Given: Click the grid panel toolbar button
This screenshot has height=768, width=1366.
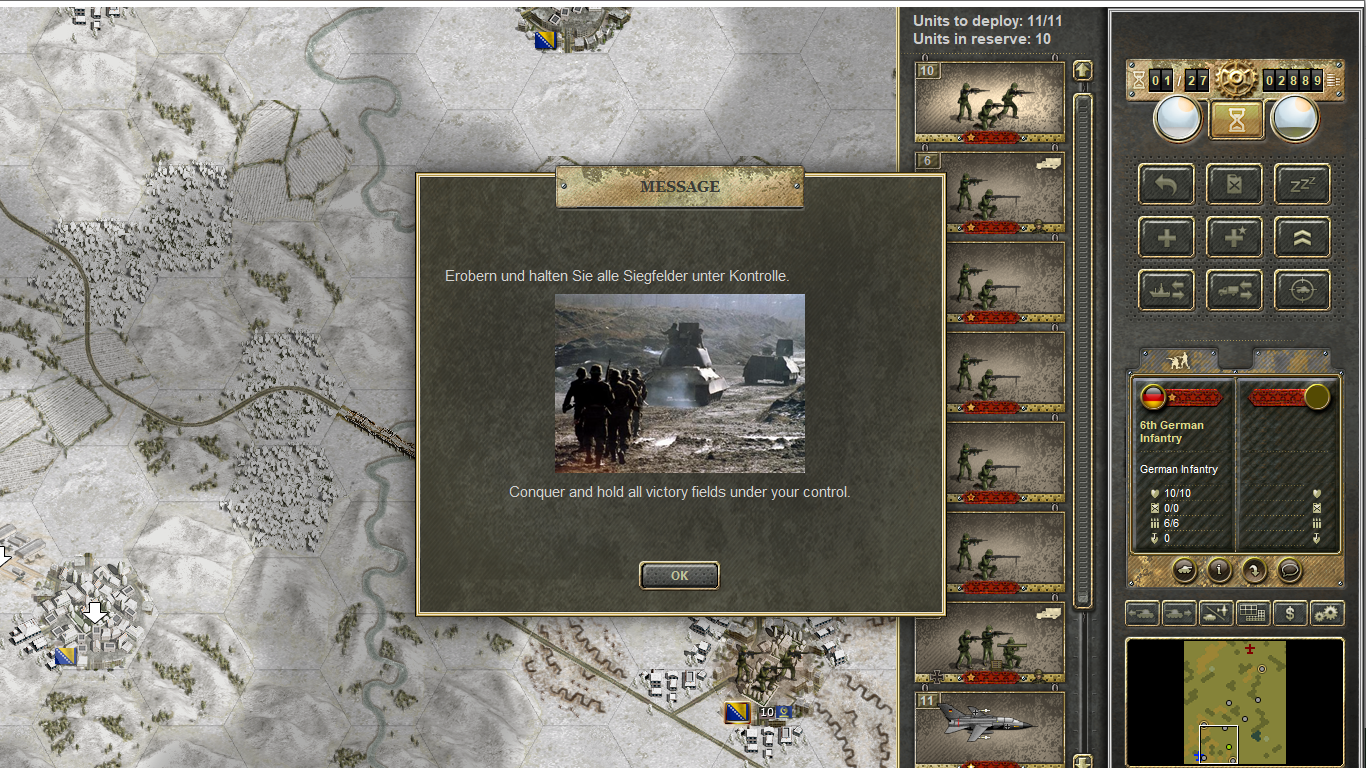Looking at the screenshot, I should coord(1253,613).
